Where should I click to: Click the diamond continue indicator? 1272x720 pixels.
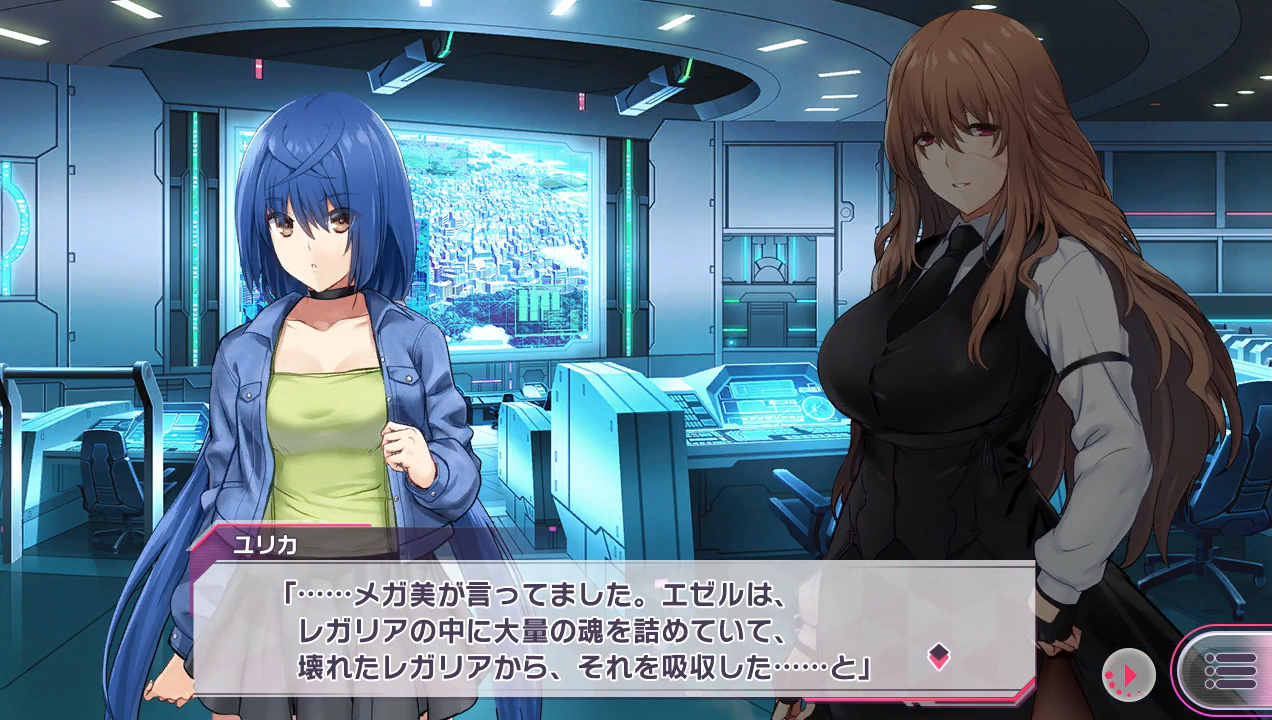[x=938, y=656]
